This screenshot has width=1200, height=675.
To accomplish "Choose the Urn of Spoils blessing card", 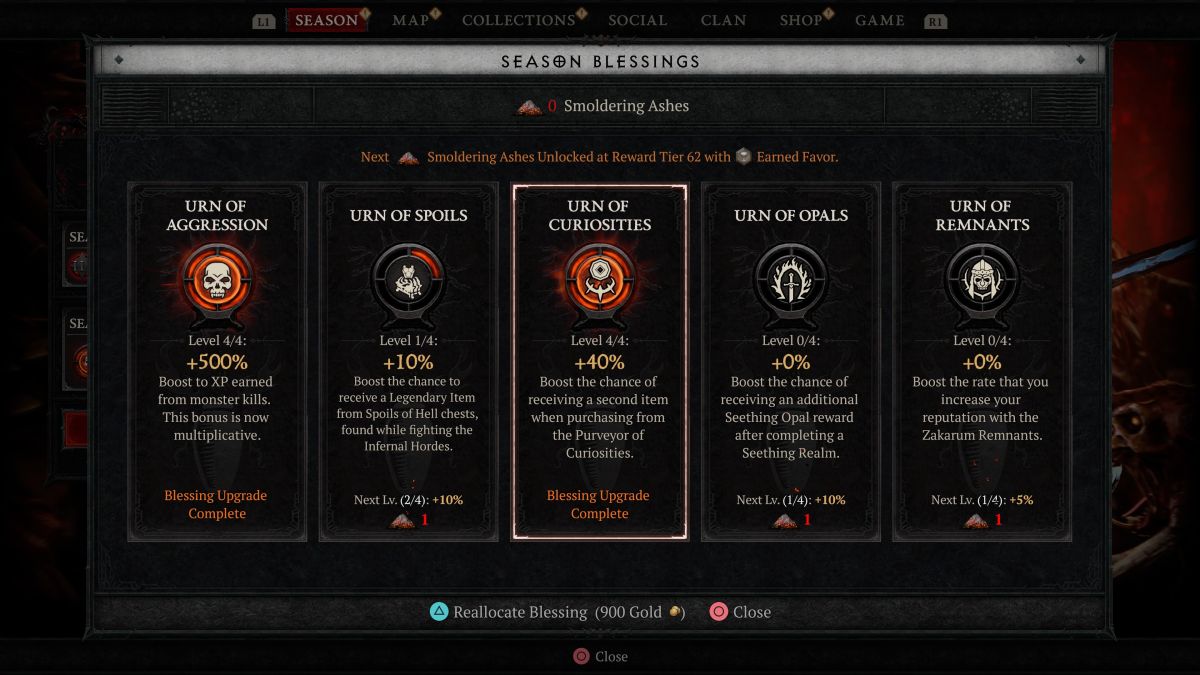I will tap(408, 361).
